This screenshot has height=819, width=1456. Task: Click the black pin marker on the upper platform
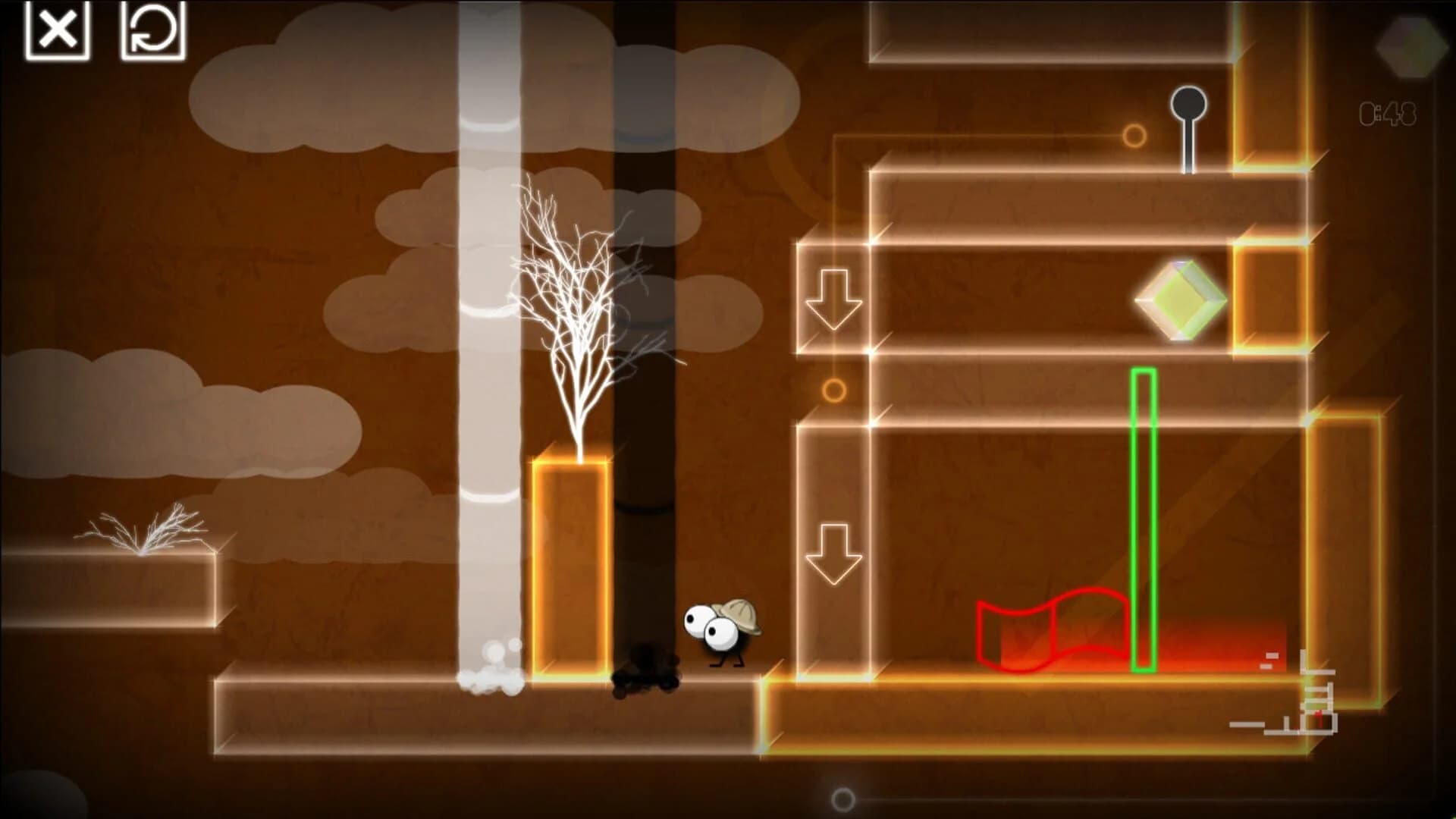tap(1187, 102)
